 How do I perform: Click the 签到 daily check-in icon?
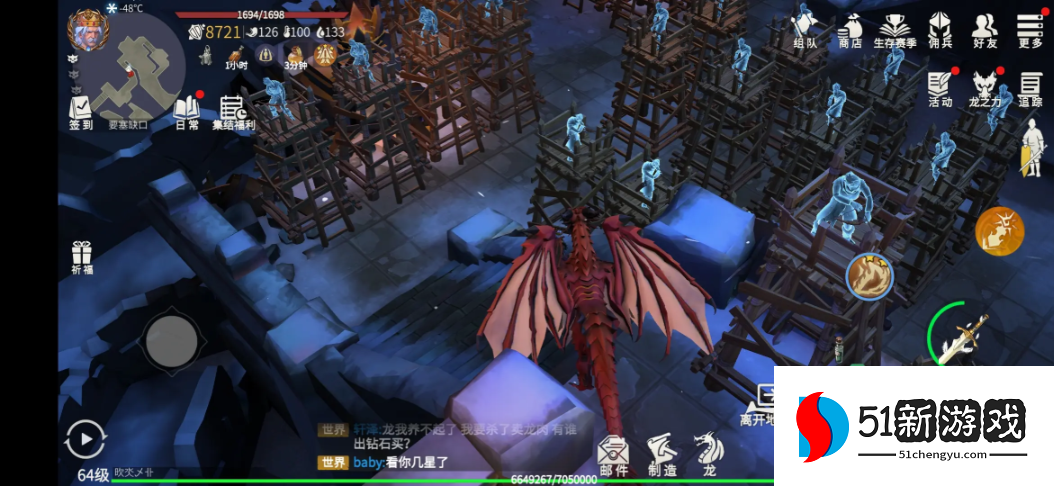point(81,110)
